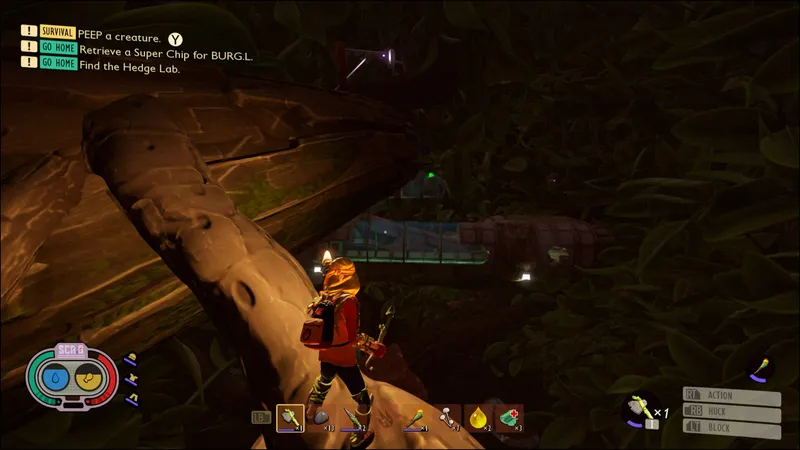Click the equipped axe icon beside the action list
This screenshot has width=800, height=450.
point(637,407)
